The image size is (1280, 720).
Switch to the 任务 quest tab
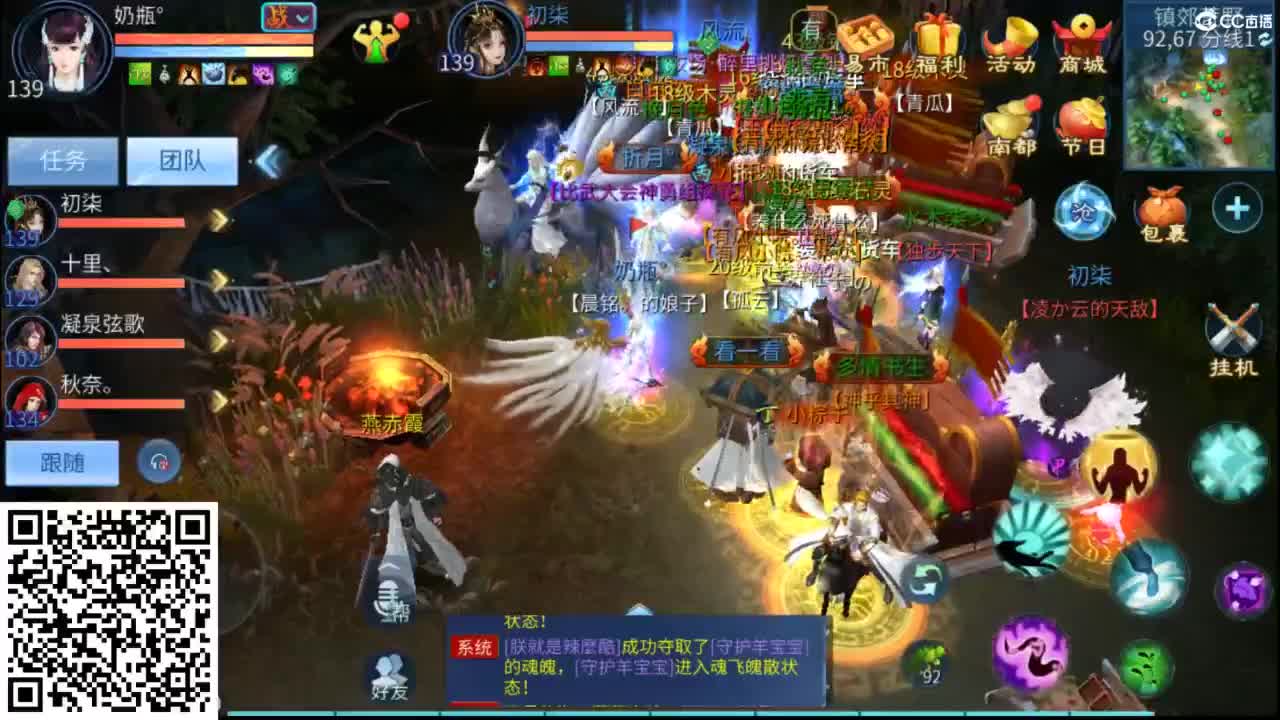tap(62, 160)
